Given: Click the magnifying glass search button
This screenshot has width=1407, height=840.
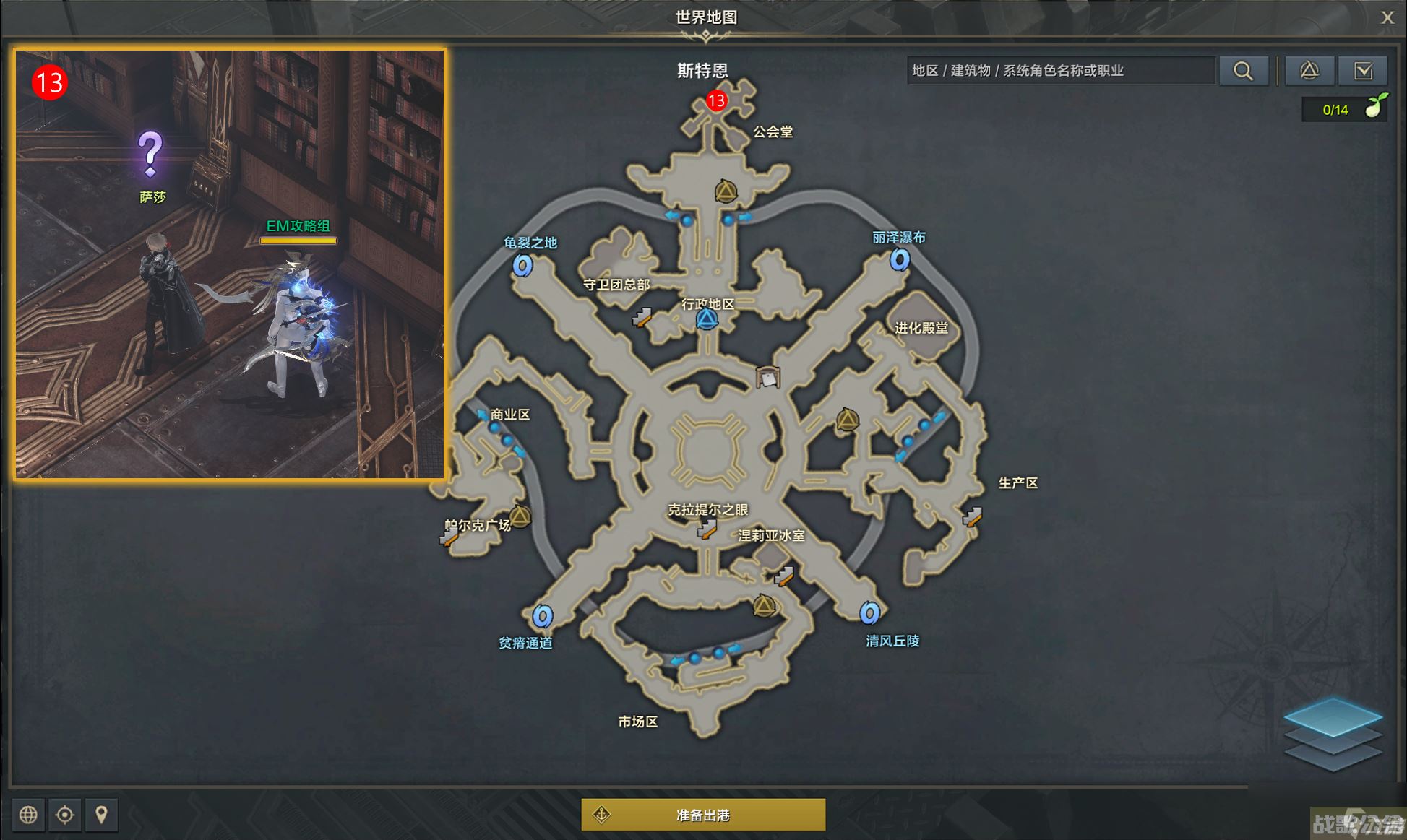Looking at the screenshot, I should [1243, 71].
